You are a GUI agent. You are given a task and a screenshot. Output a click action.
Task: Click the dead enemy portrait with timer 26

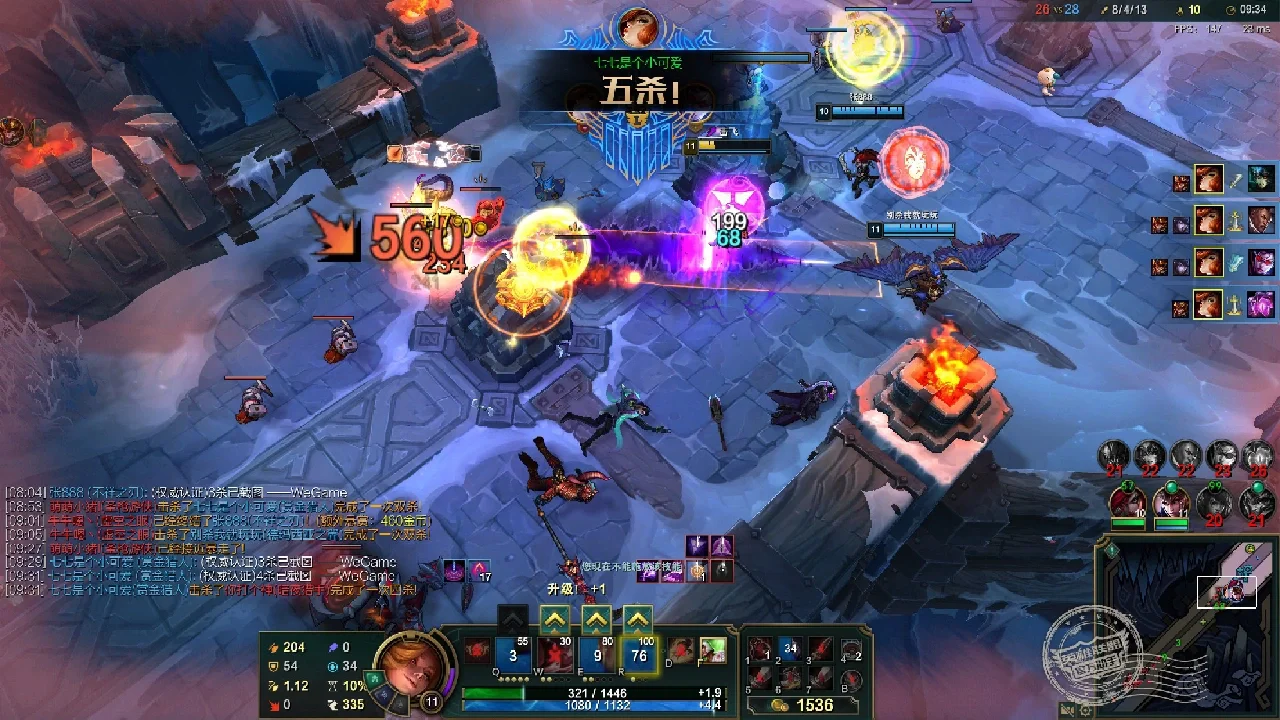pos(1257,456)
